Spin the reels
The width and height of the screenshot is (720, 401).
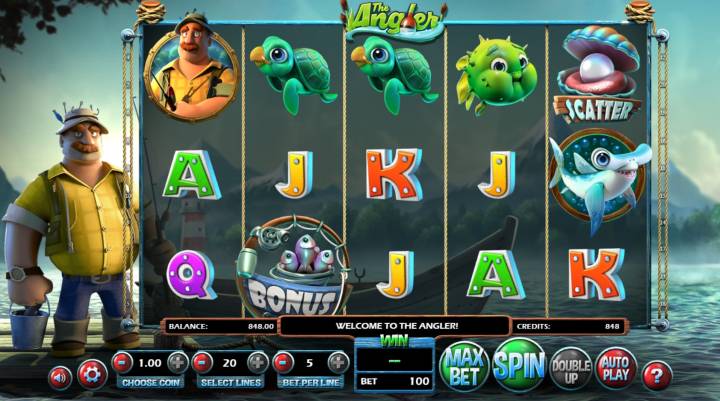pyautogui.click(x=518, y=365)
